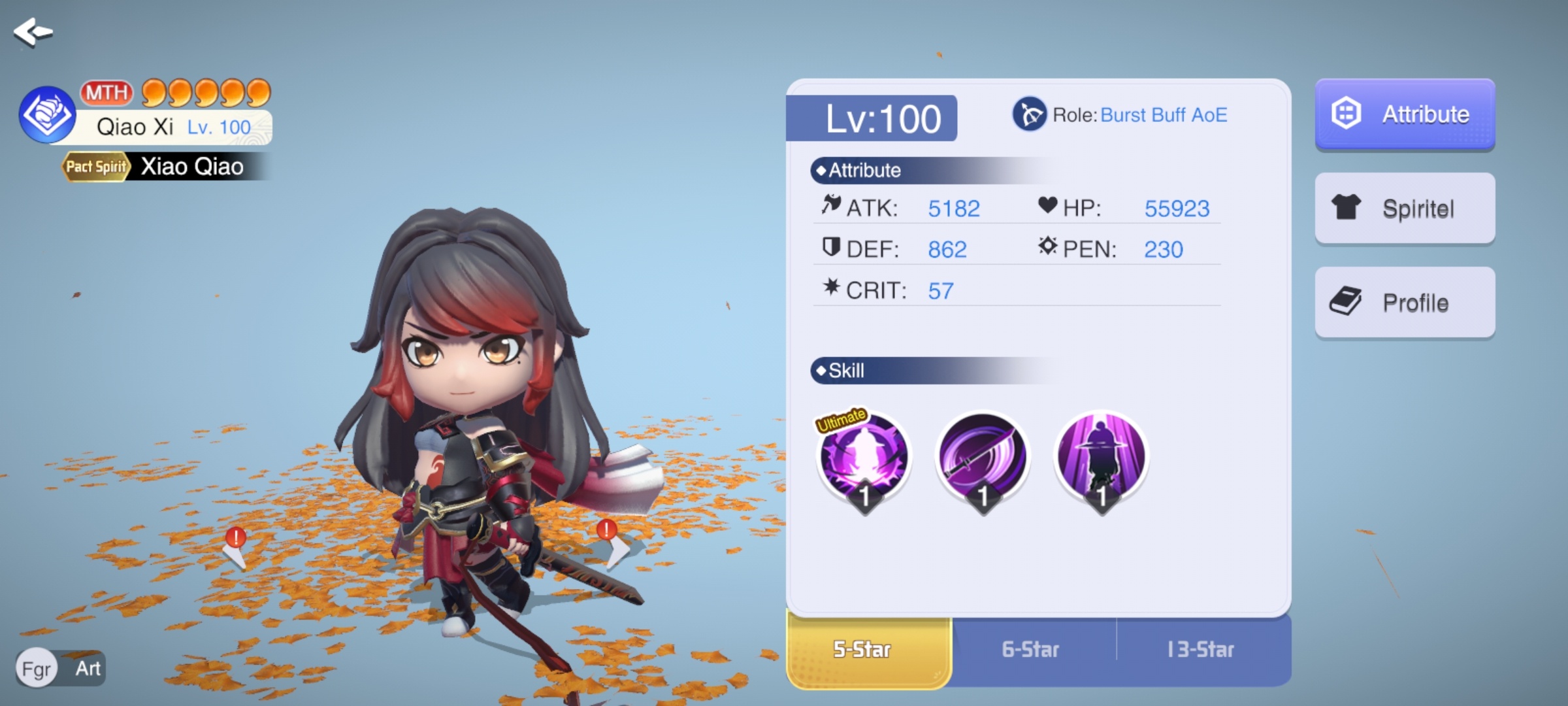Show the 13-Star stats tab
Viewport: 1568px width, 706px height.
coord(1201,650)
